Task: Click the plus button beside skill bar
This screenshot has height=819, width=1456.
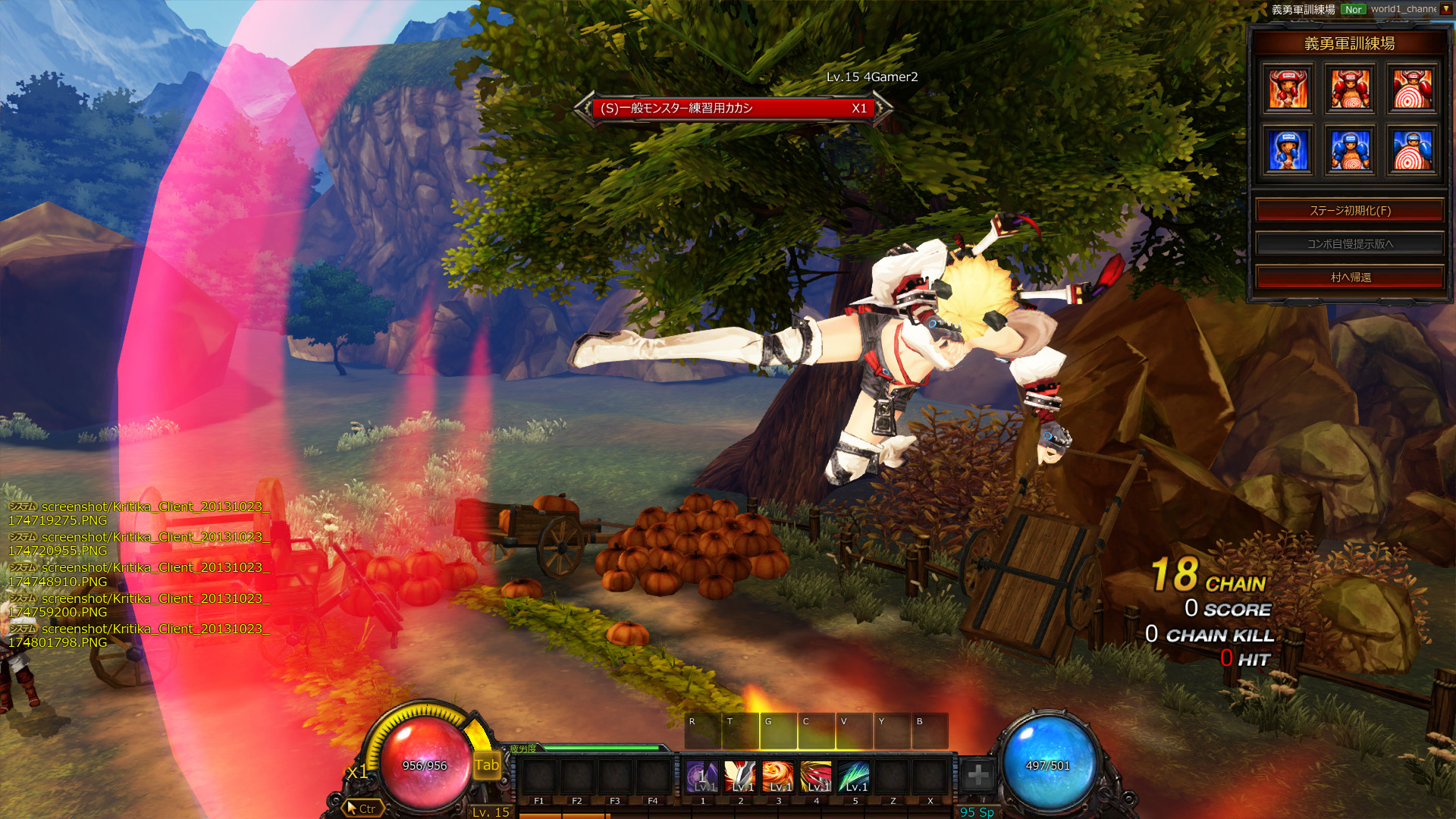Action: (x=978, y=775)
